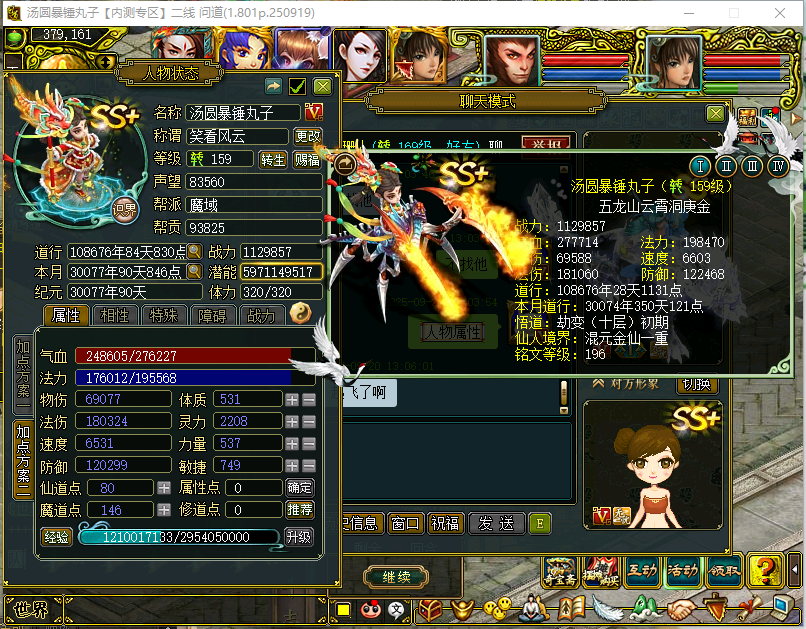Close the 聊天模式 chat window
This screenshot has width=806, height=629.
click(x=715, y=113)
